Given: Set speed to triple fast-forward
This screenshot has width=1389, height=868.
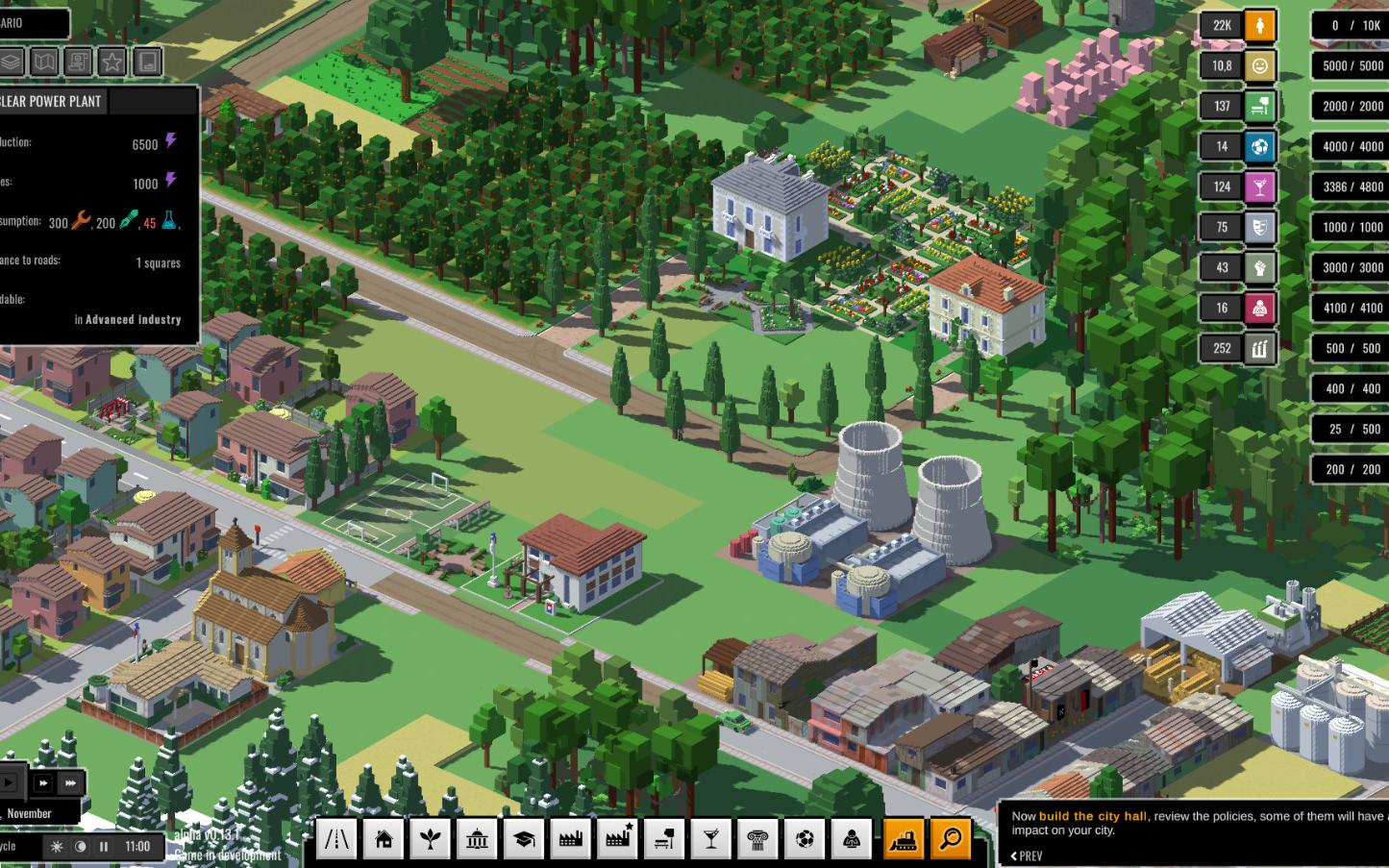Looking at the screenshot, I should [x=70, y=783].
